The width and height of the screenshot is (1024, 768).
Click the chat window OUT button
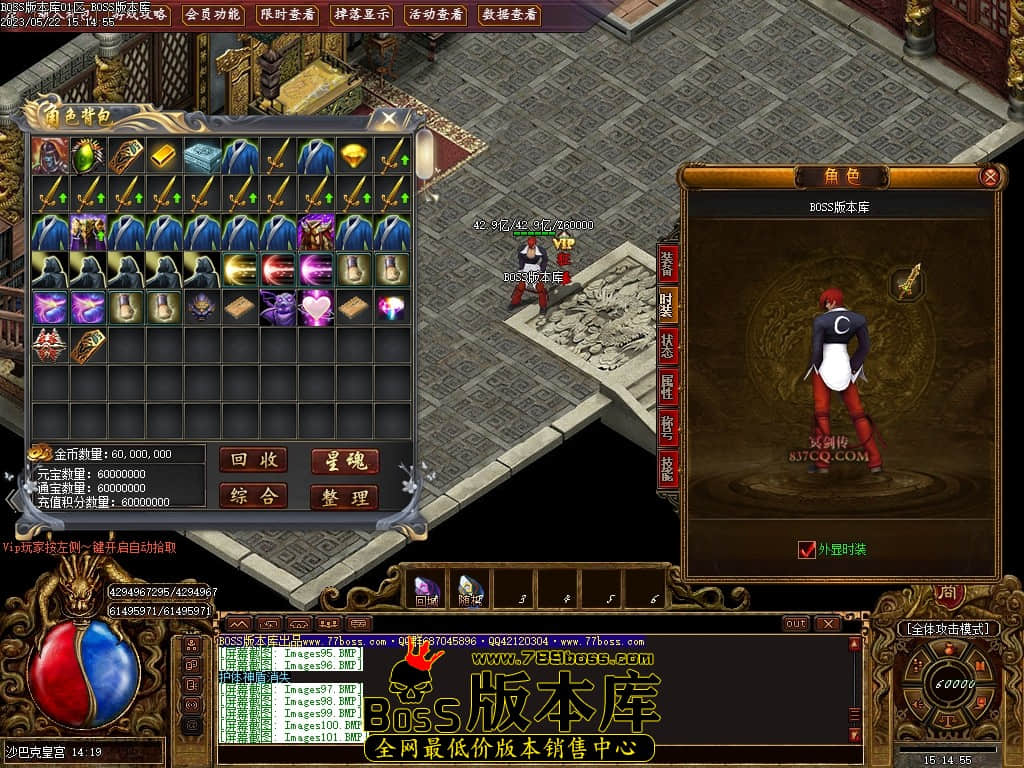click(796, 624)
